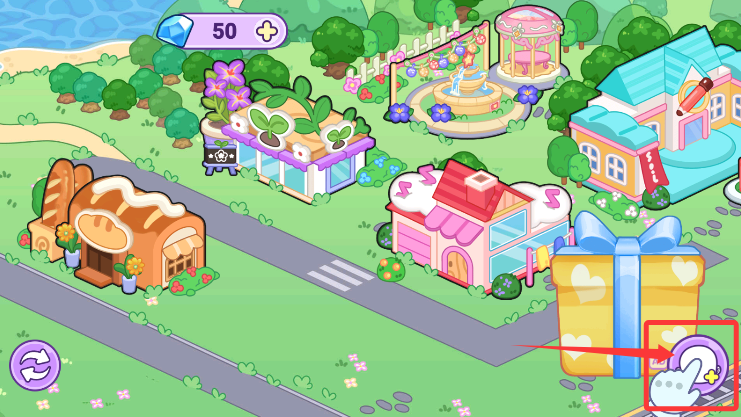This screenshot has height=417, width=741.
Task: Tap the plus button beside the gem count
Action: pos(267,31)
